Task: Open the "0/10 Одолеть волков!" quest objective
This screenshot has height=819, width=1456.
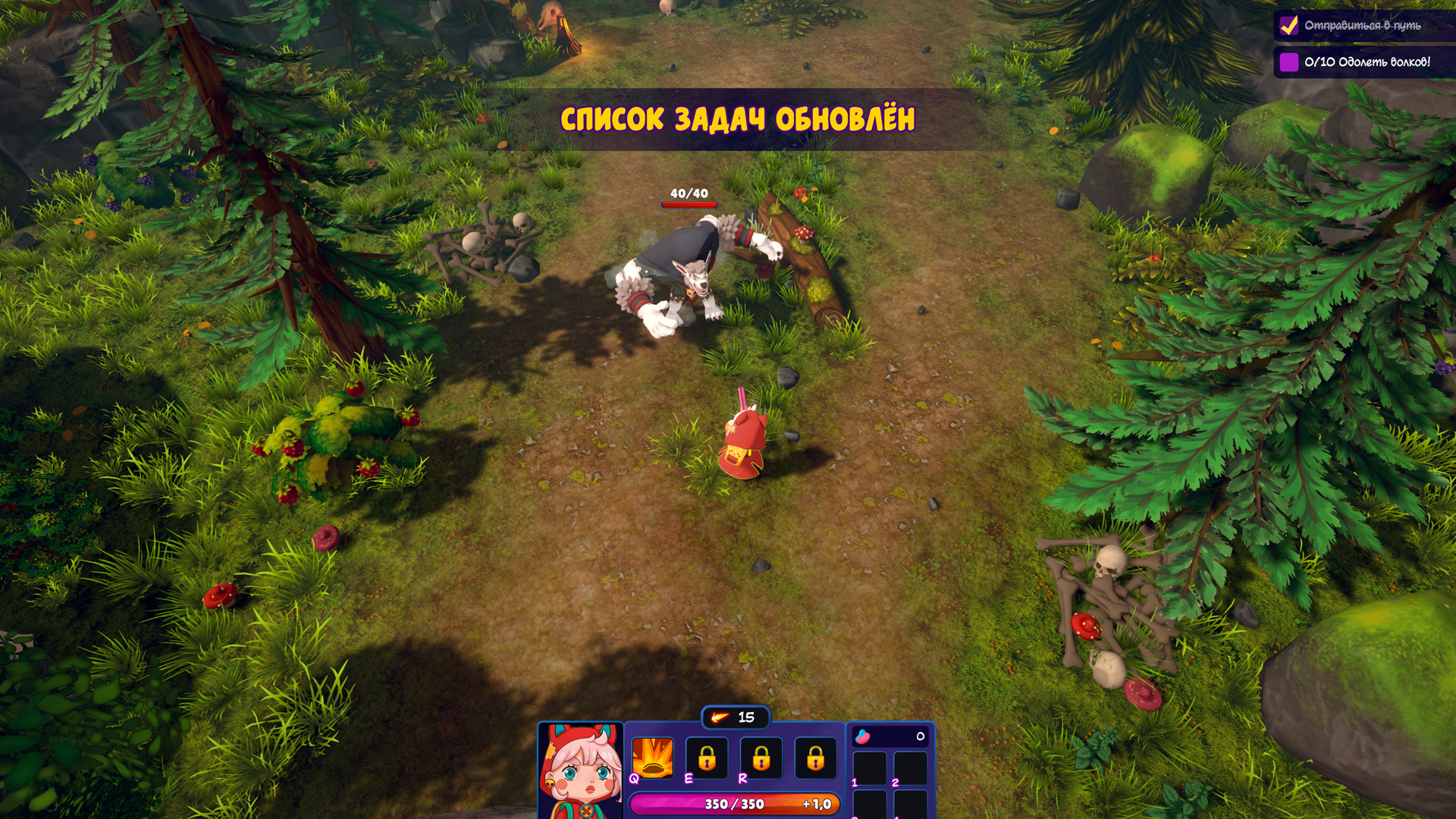Action: pyautogui.click(x=1367, y=62)
